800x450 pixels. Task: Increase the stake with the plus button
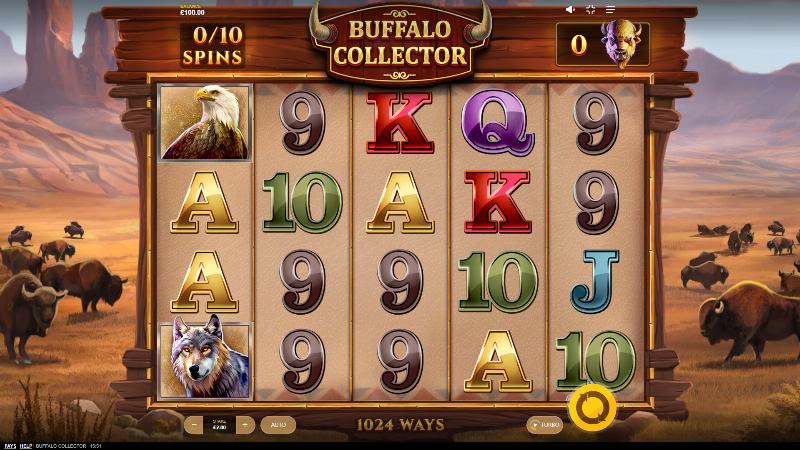point(243,424)
